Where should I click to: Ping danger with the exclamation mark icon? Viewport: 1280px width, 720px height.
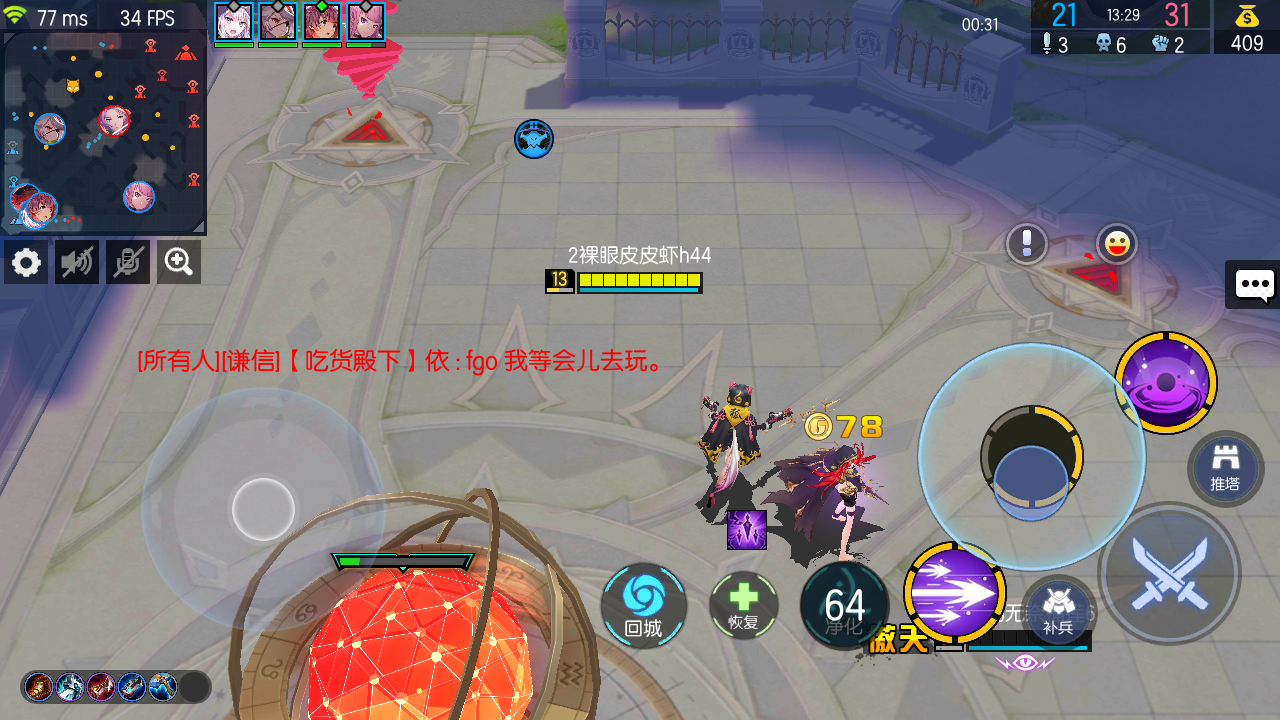click(1026, 244)
